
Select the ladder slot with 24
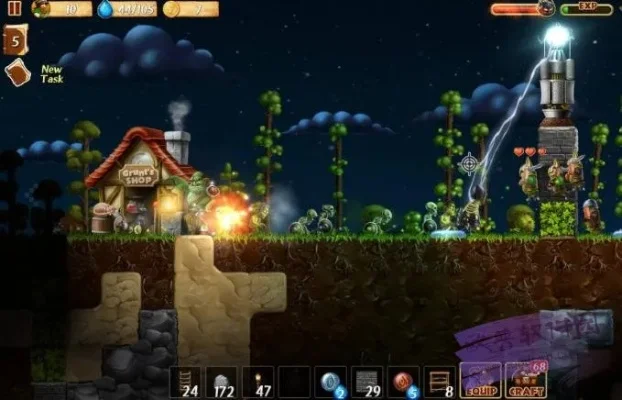(186, 382)
